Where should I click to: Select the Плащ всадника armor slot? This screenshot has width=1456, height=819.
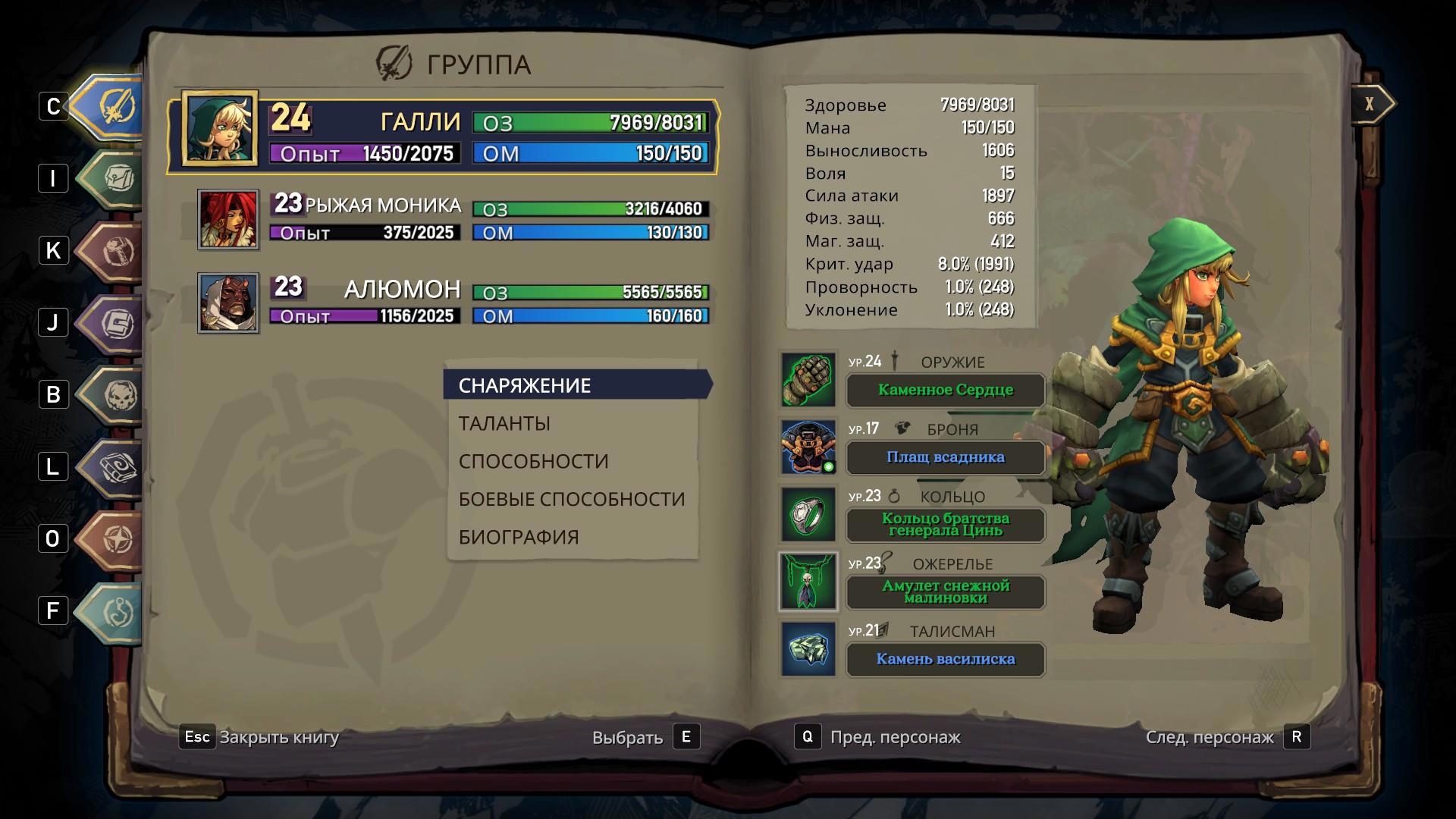(945, 458)
